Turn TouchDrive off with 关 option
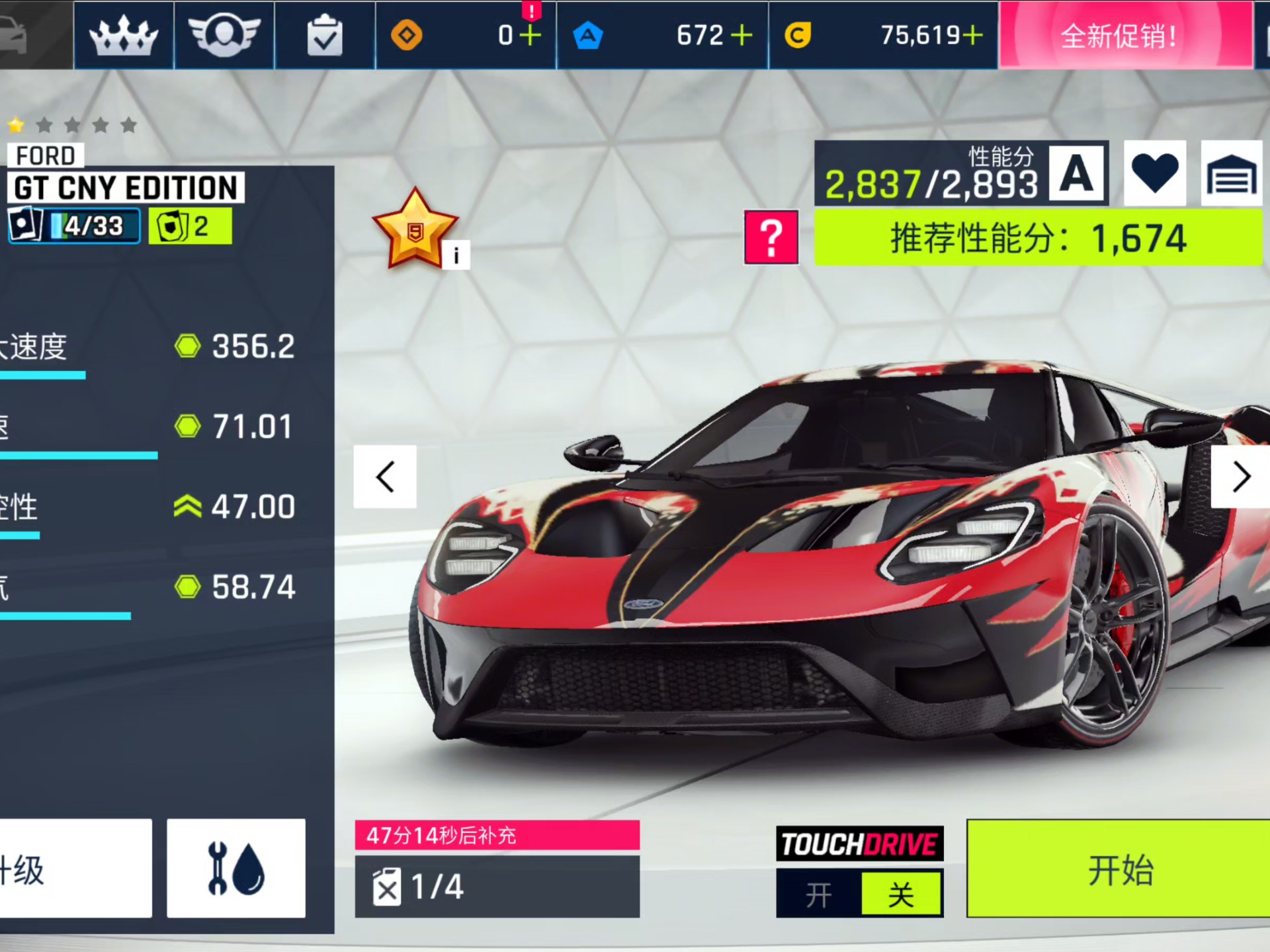Screen dimensions: 1270x952 pyautogui.click(x=901, y=894)
